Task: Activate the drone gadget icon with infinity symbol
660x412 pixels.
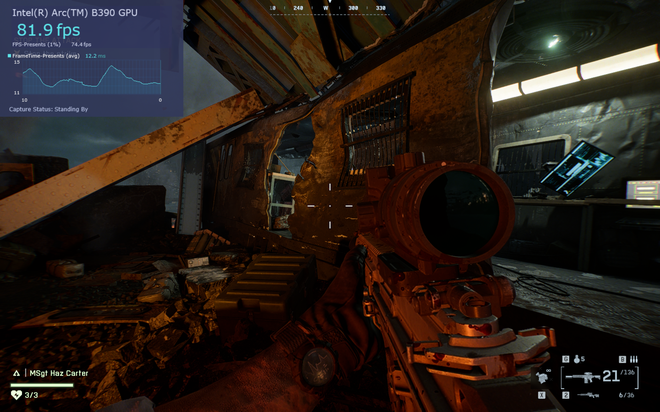Action: point(545,378)
